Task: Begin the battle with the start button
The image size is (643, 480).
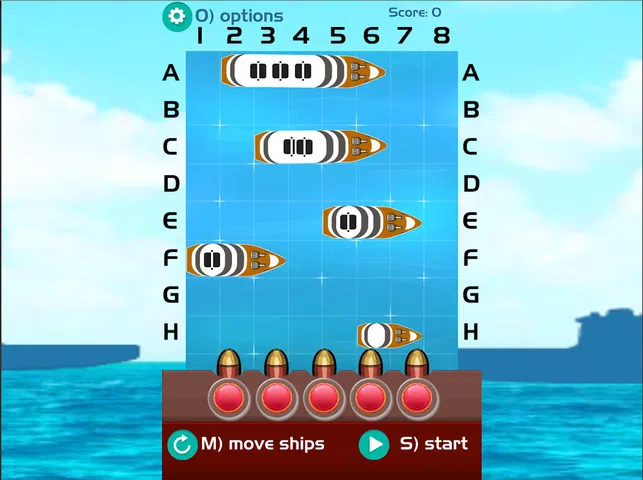Action: (x=374, y=444)
